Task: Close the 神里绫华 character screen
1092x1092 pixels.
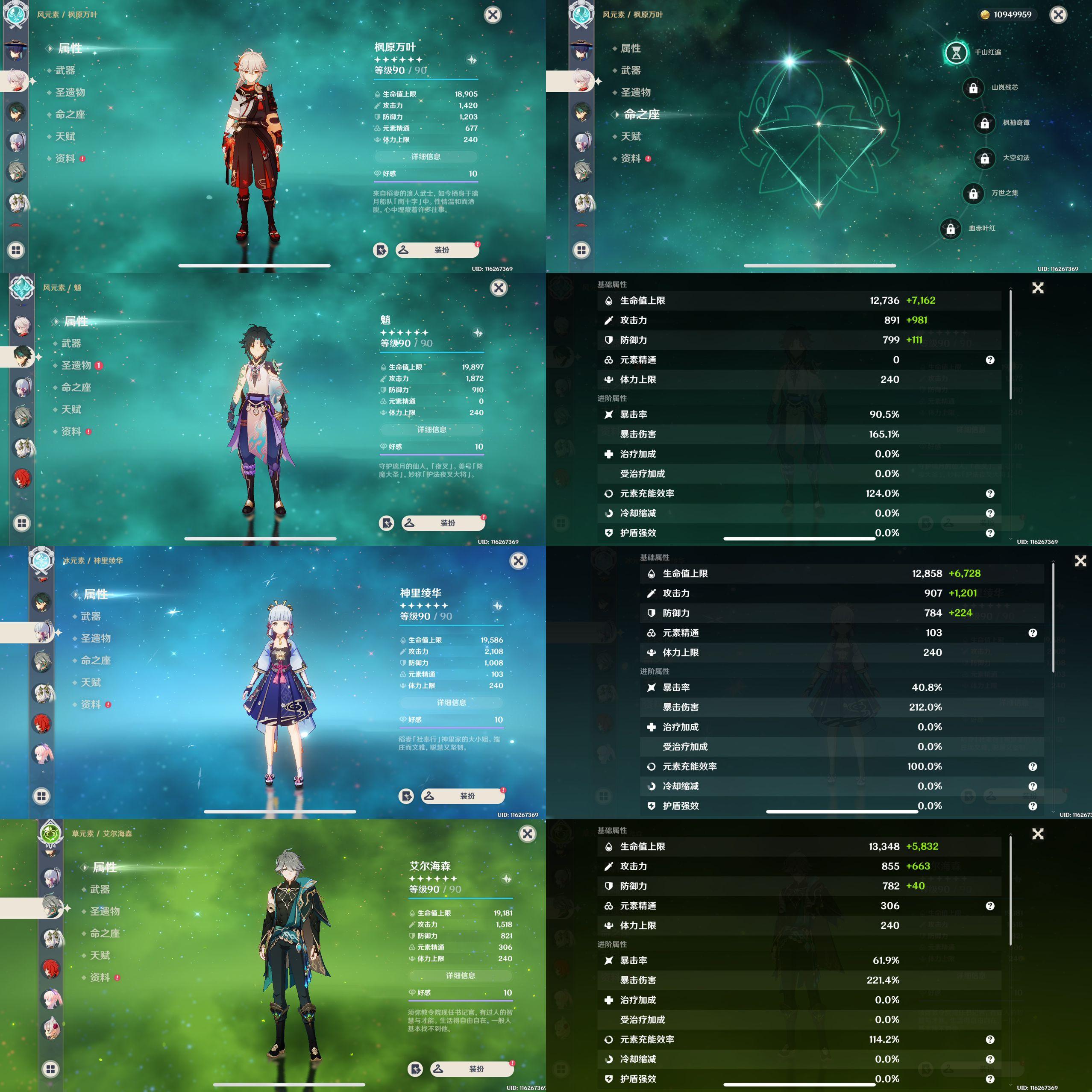Action: point(518,561)
